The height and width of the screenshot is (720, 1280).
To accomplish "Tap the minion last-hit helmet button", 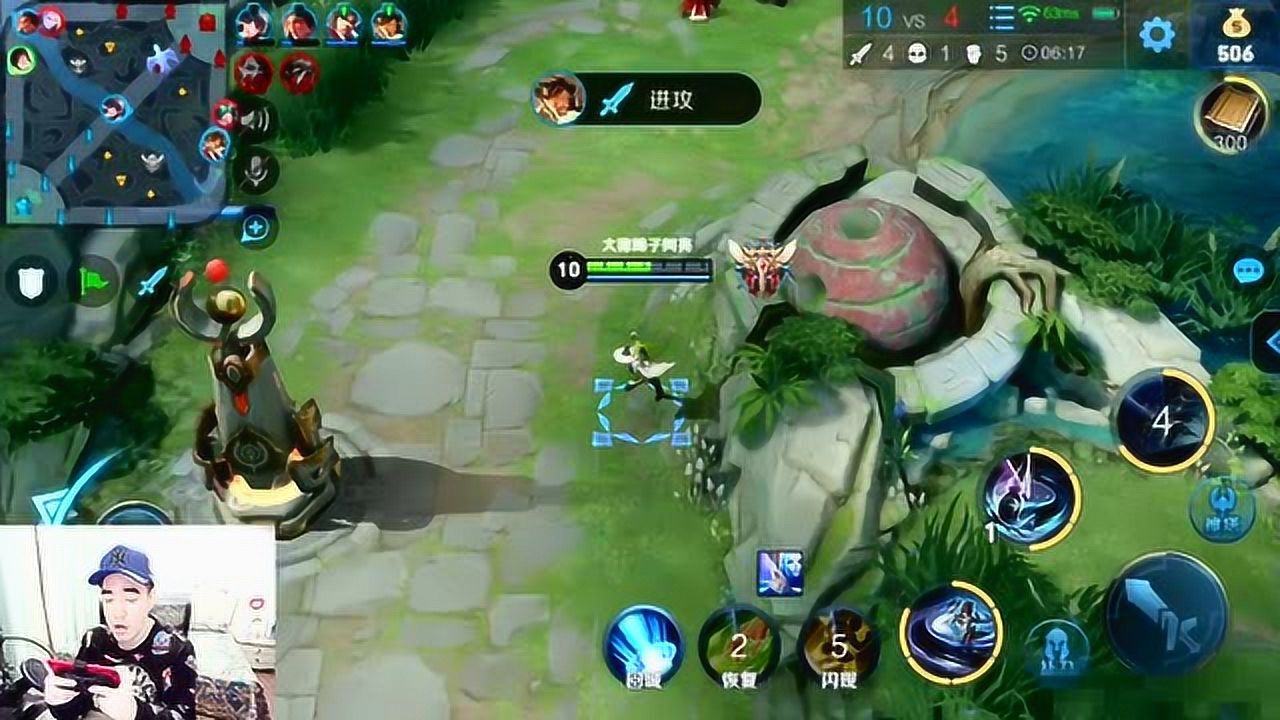I will coord(1058,646).
